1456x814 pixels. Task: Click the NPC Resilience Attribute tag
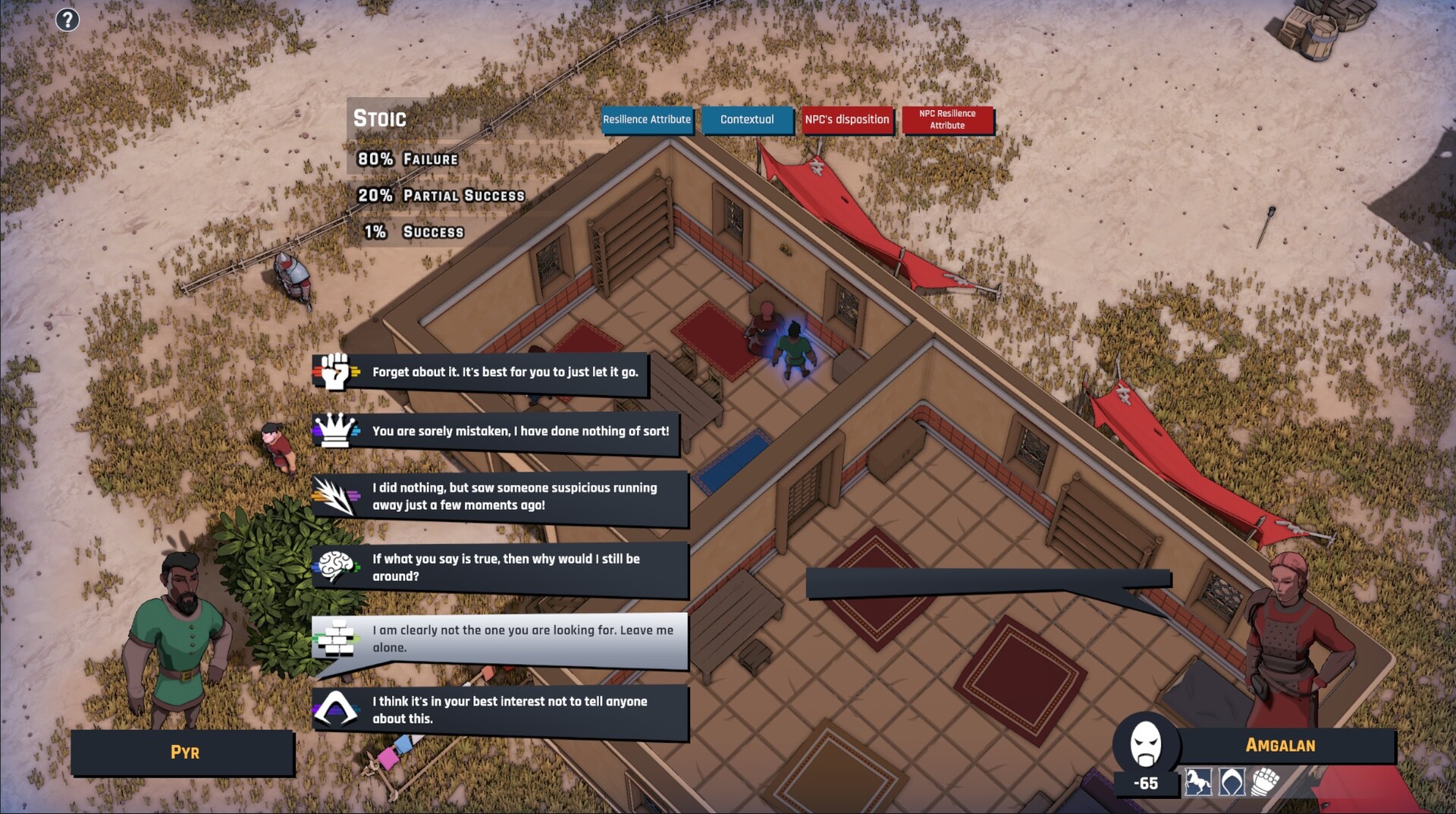[x=948, y=120]
